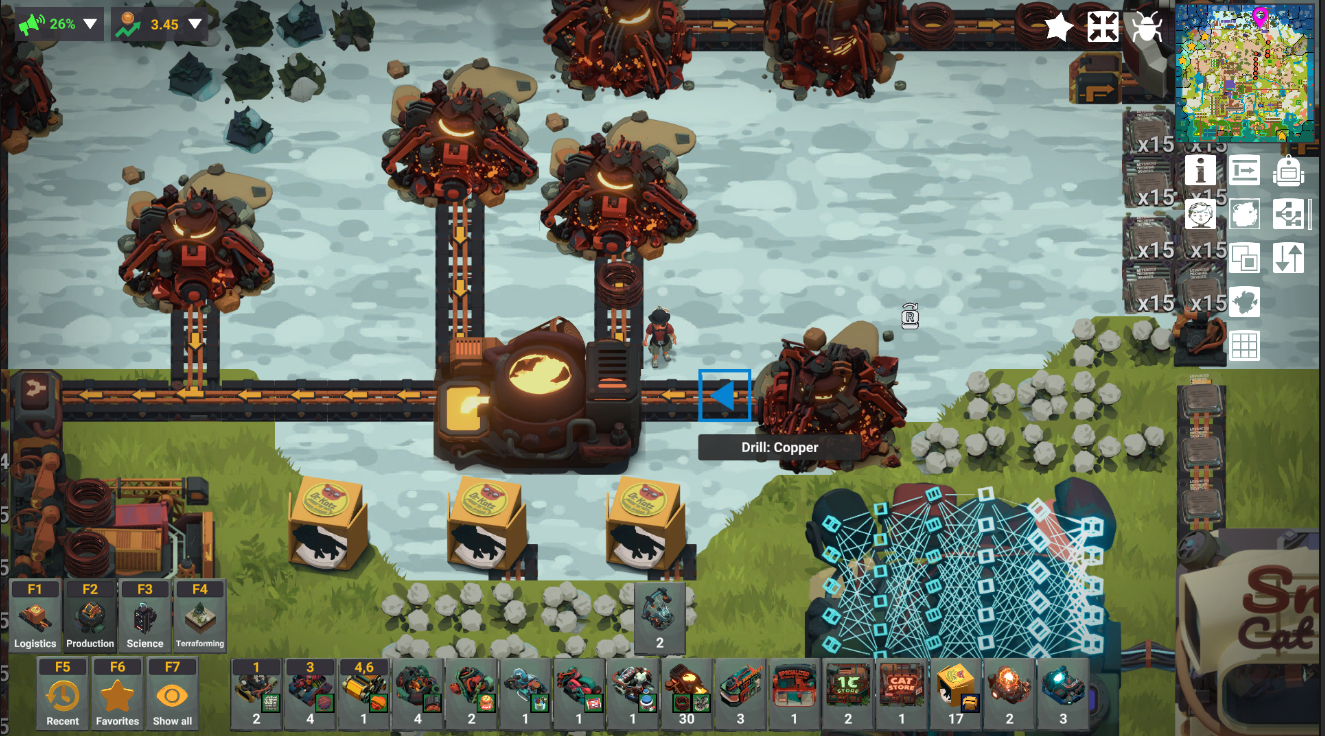
Task: Select the Terraforming category
Action: (x=200, y=616)
